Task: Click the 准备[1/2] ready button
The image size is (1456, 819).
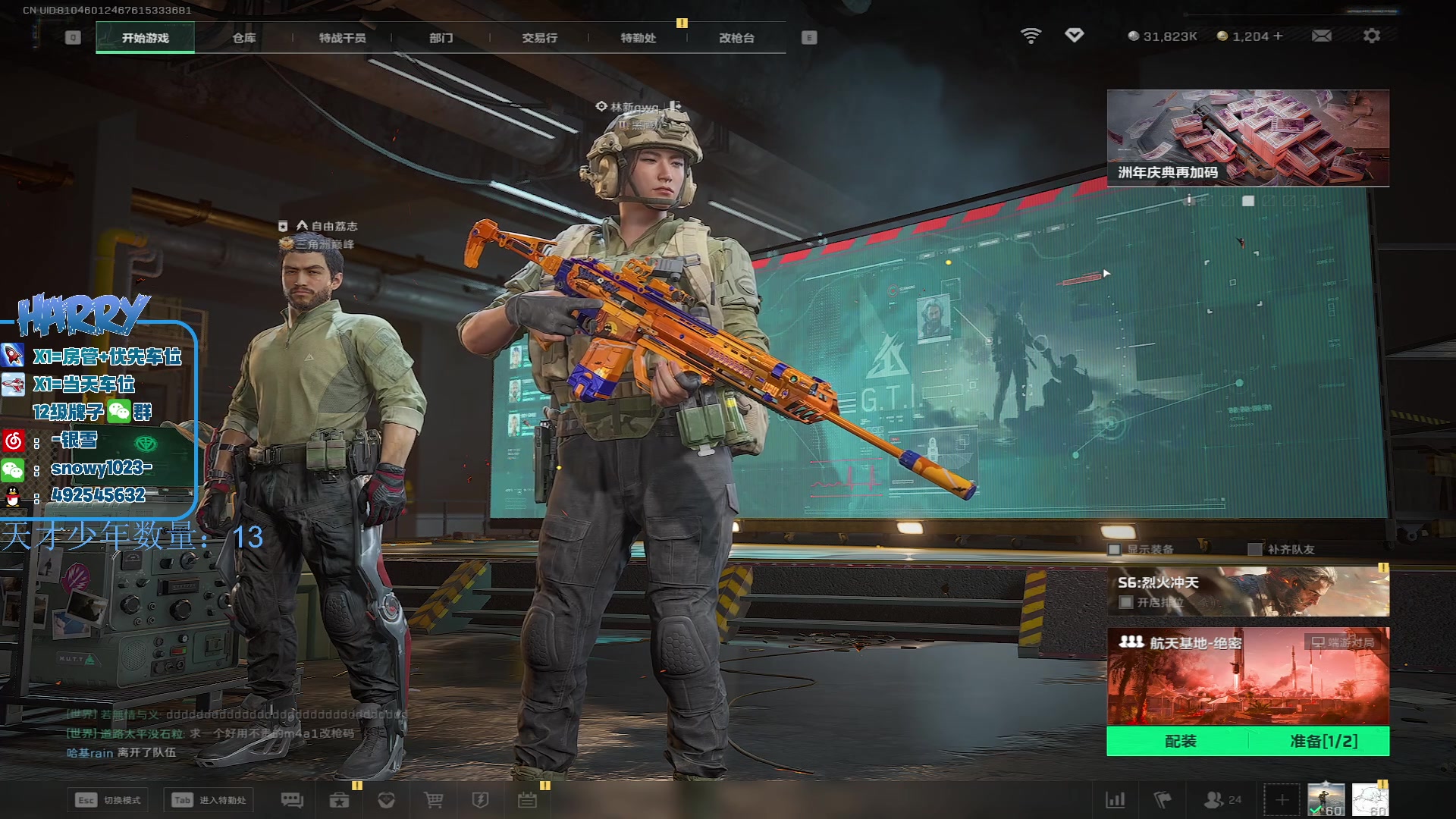Action: click(1323, 741)
